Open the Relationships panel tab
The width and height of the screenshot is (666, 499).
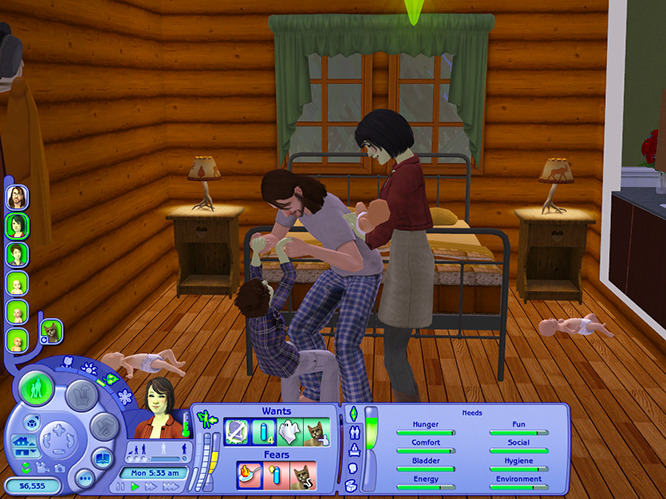coord(352,433)
